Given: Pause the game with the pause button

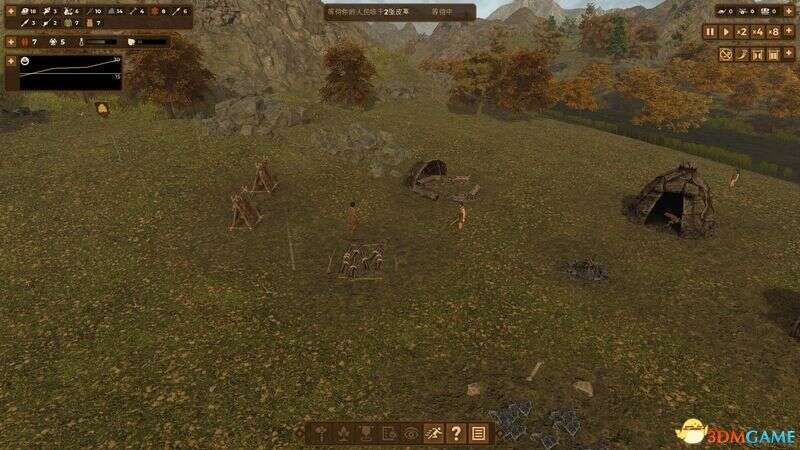Looking at the screenshot, I should pos(710,32).
